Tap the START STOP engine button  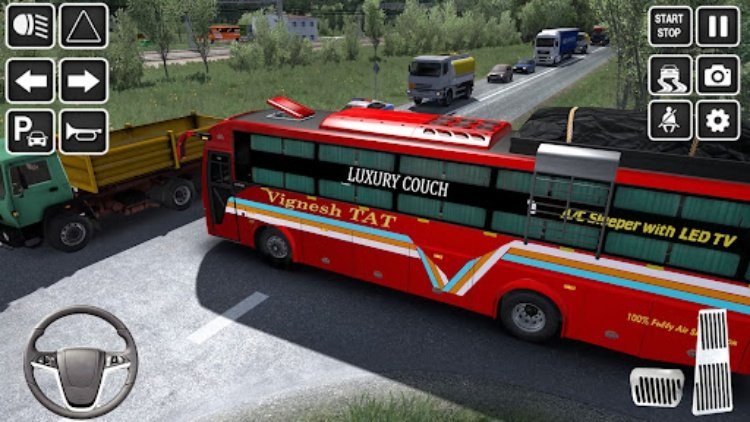tap(670, 26)
